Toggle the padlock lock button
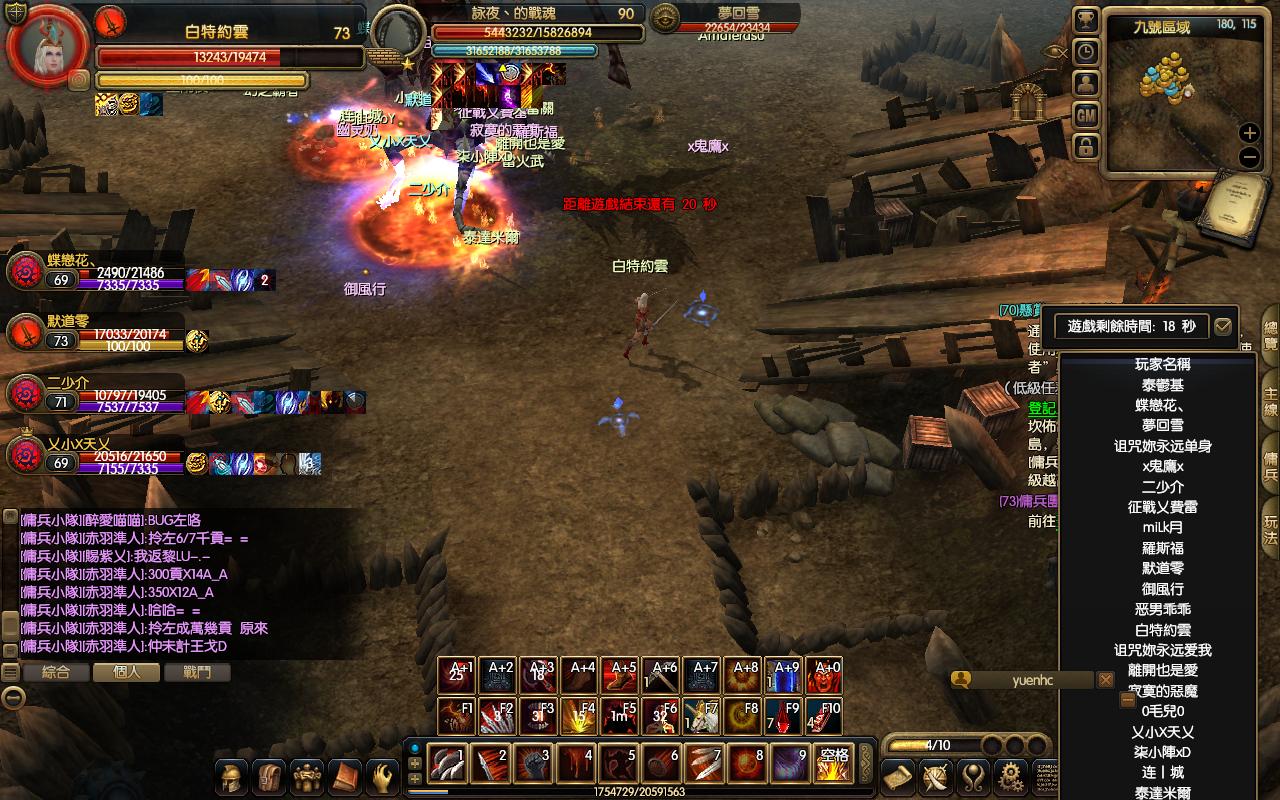The width and height of the screenshot is (1280, 800). (1086, 147)
